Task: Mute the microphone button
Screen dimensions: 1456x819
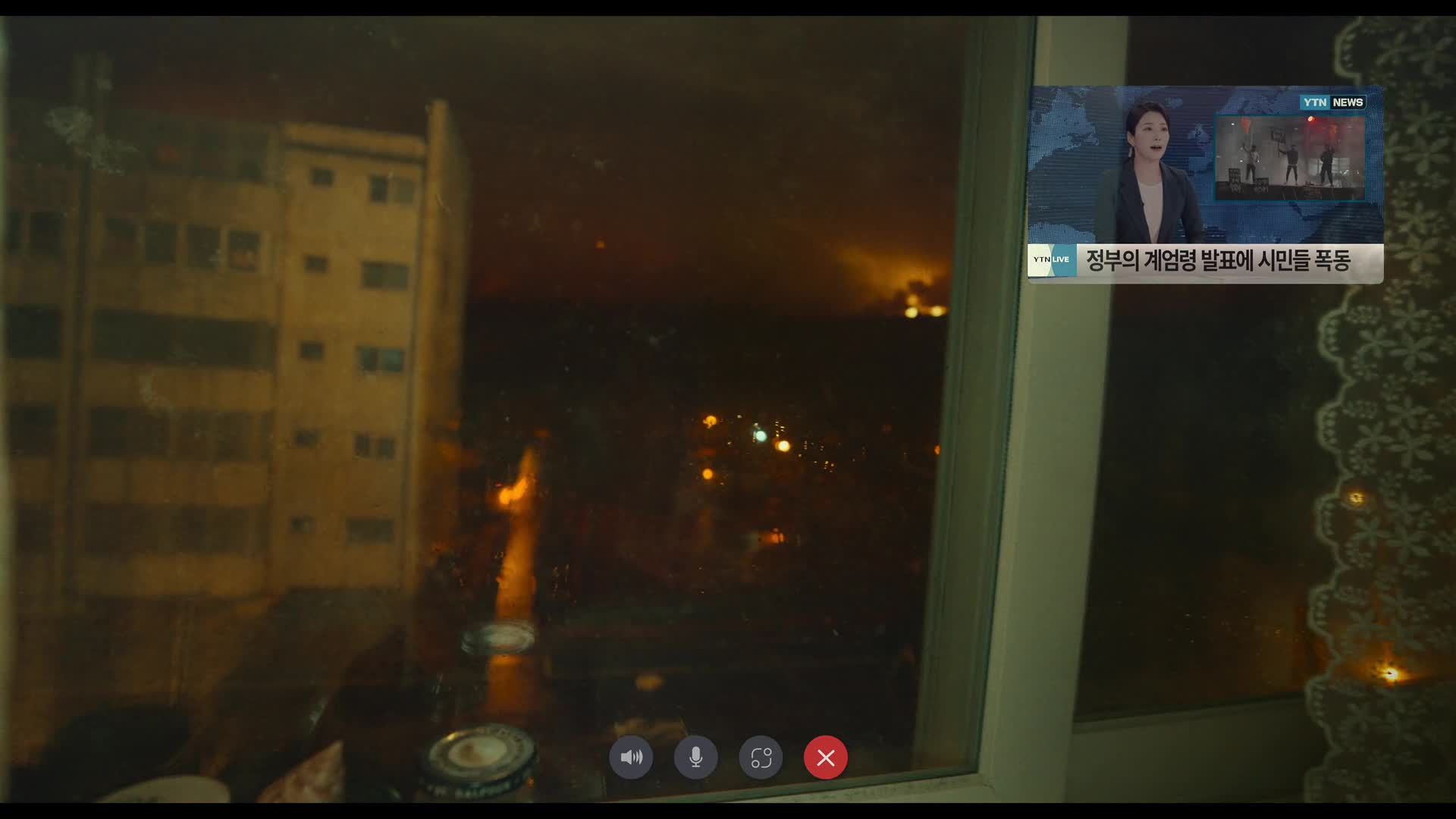Action: coord(695,757)
